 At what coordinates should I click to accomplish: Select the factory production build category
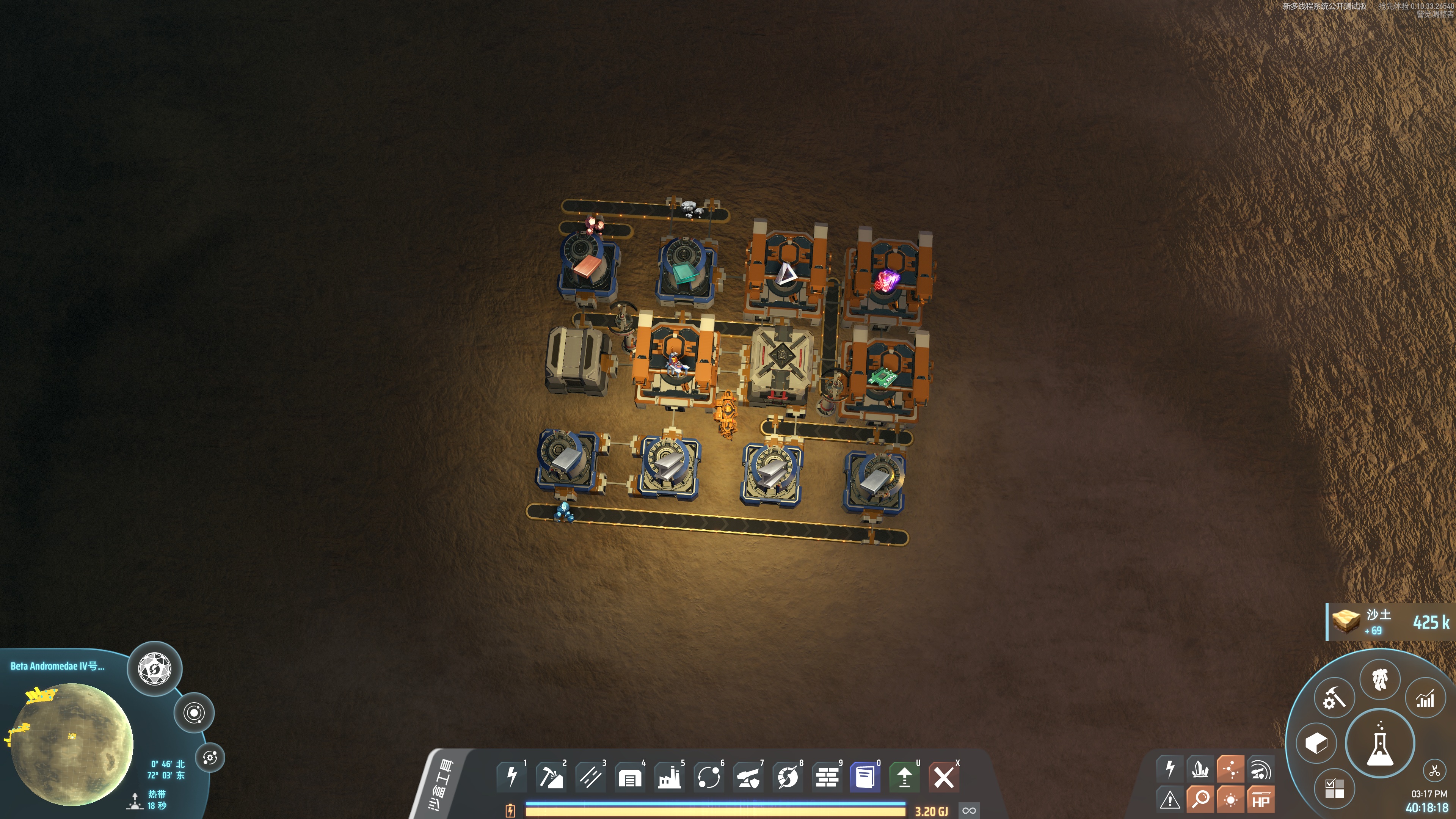(669, 777)
